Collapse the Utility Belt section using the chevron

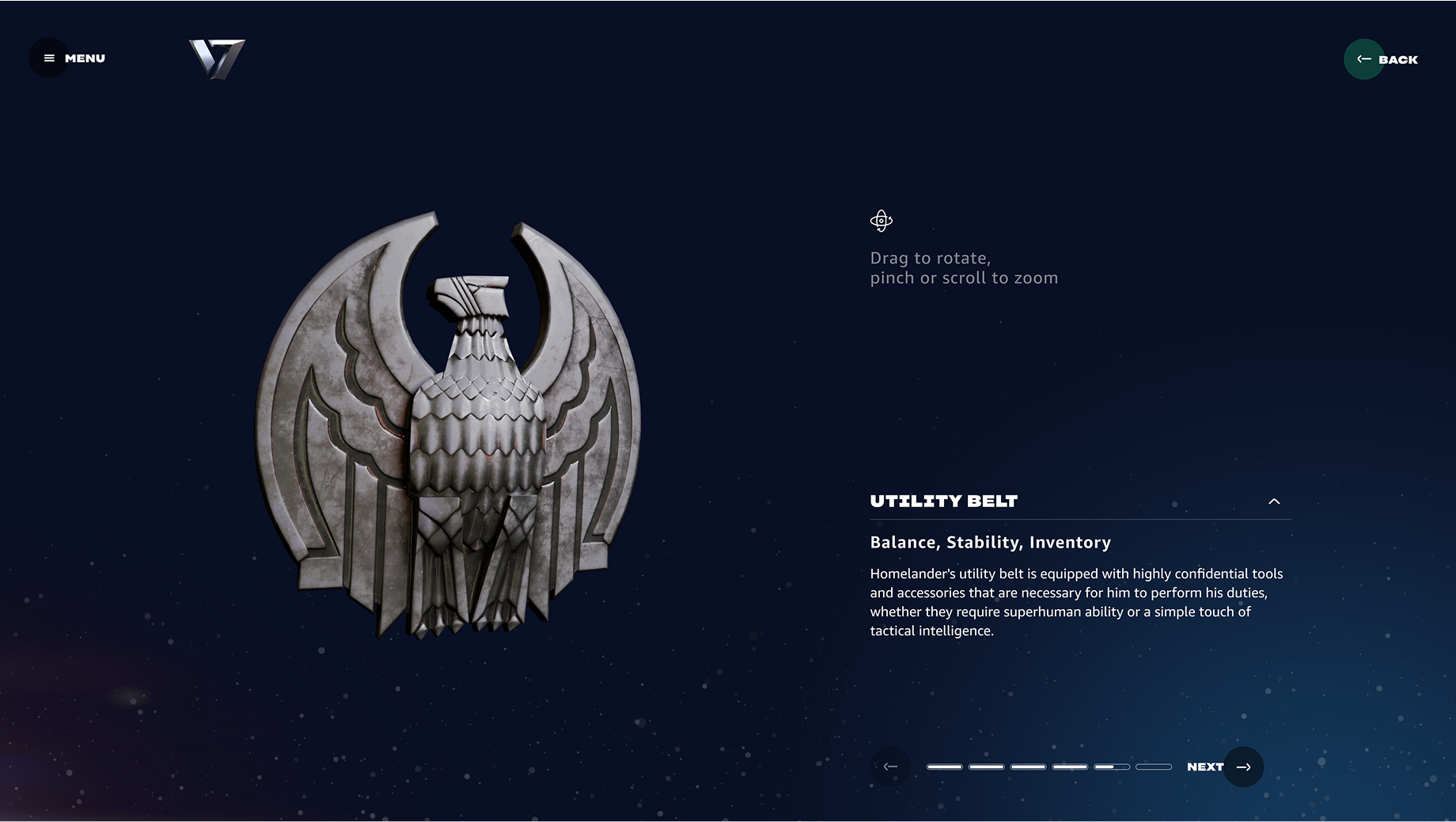1275,502
